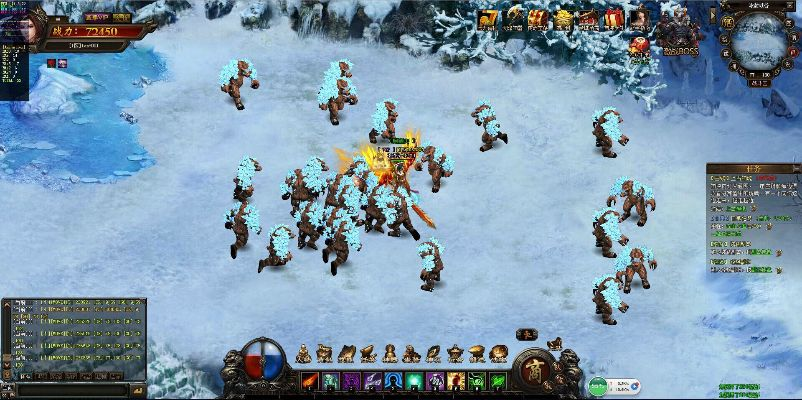The image size is (802, 400).
Task: Open the red gift box icon
Action: pos(613,19)
